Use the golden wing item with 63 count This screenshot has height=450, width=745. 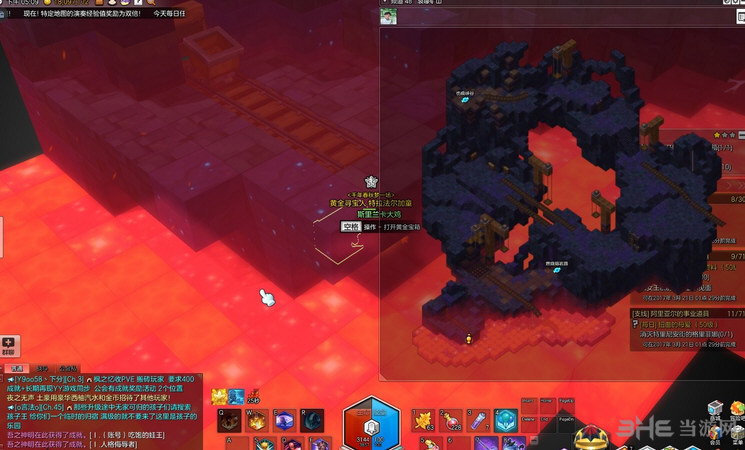(424, 420)
